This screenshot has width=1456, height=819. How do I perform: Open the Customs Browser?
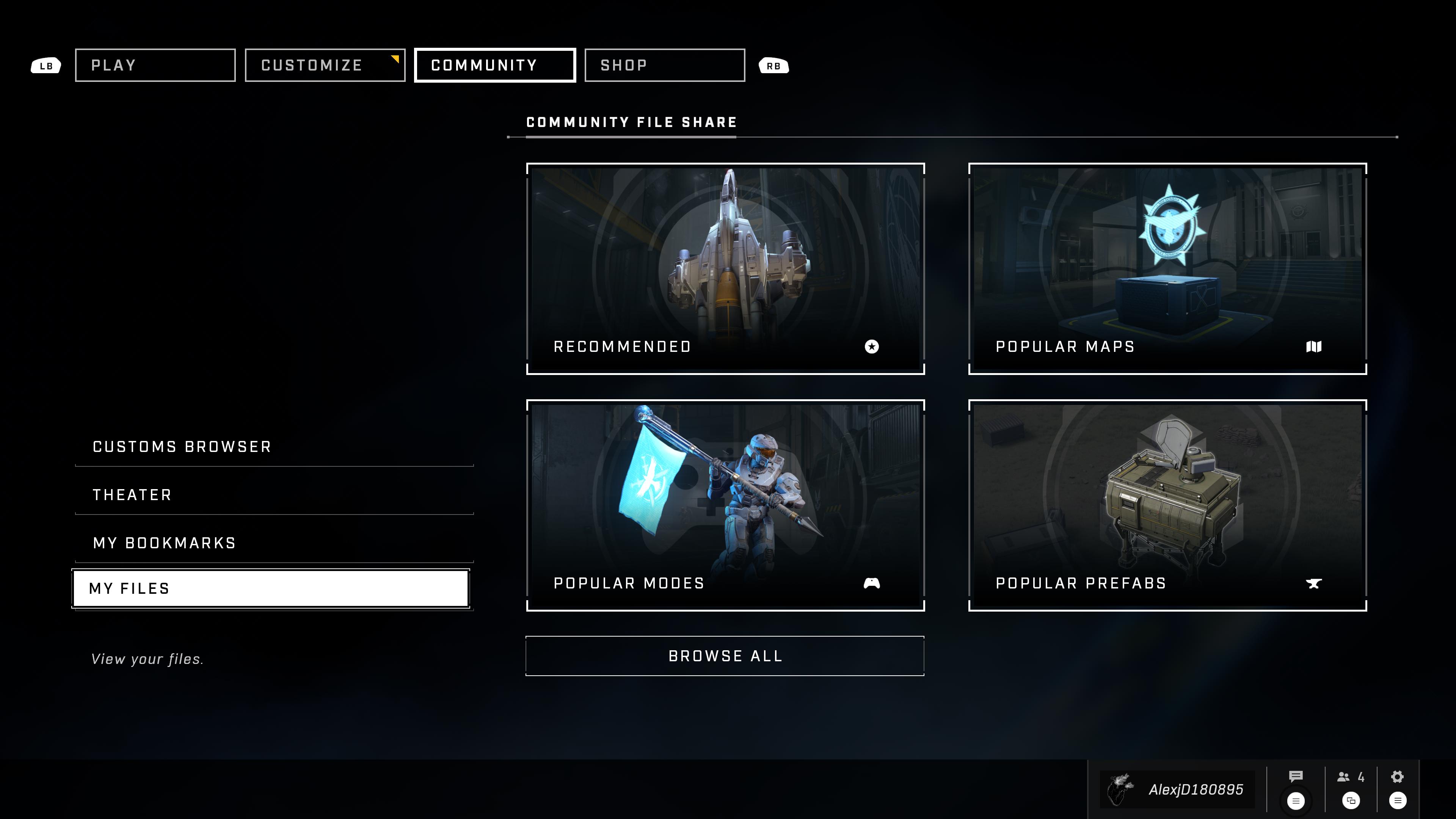pos(273,447)
